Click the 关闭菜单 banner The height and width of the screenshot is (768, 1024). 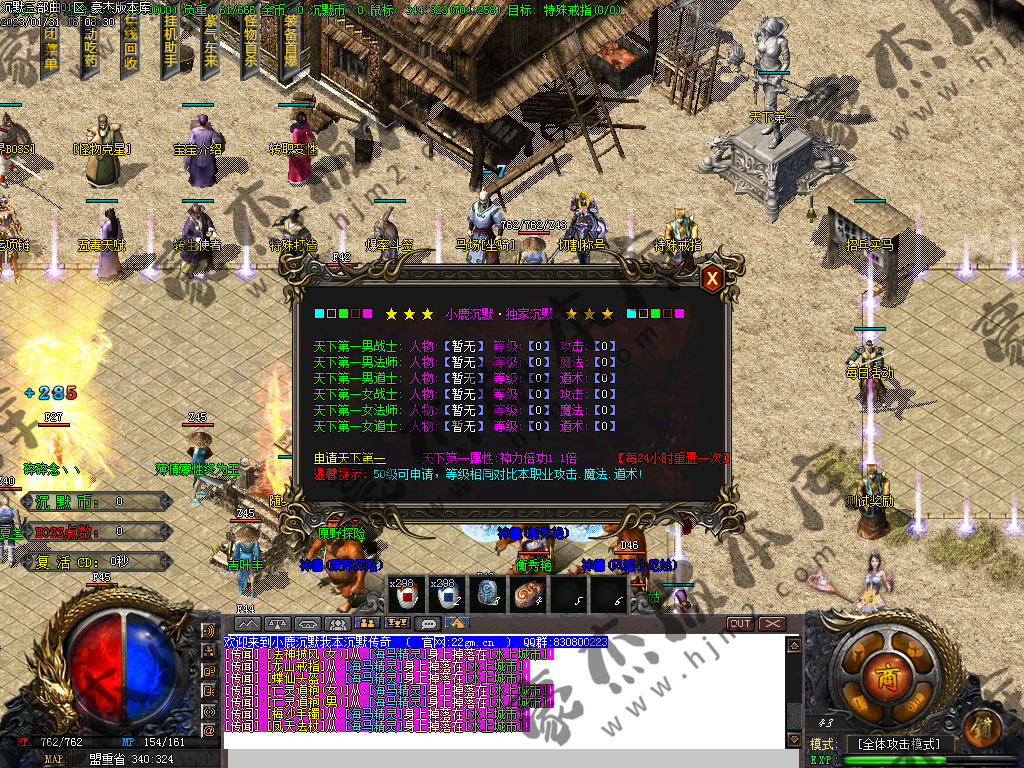(51, 45)
